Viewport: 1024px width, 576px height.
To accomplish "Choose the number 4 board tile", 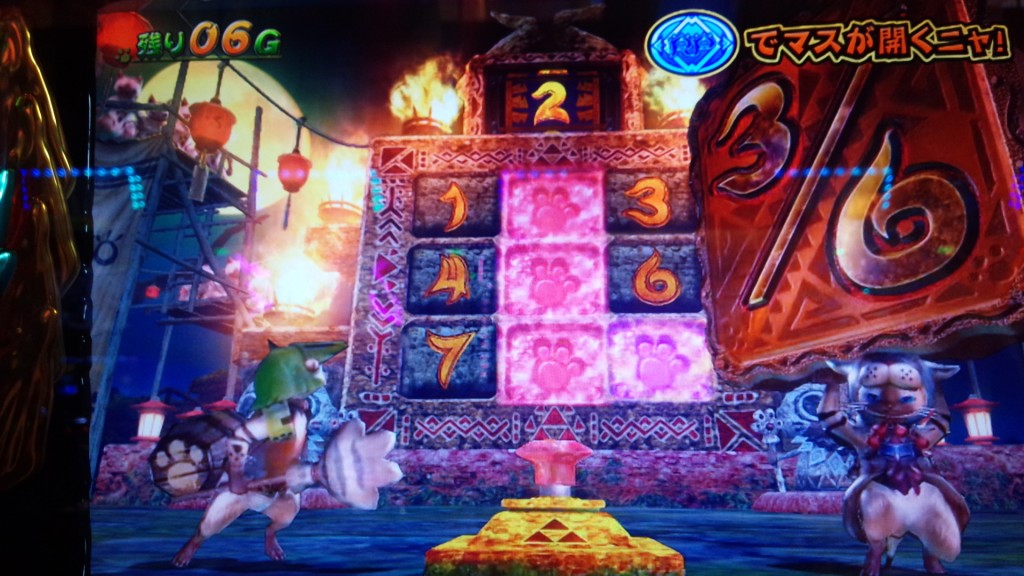I will pos(453,280).
